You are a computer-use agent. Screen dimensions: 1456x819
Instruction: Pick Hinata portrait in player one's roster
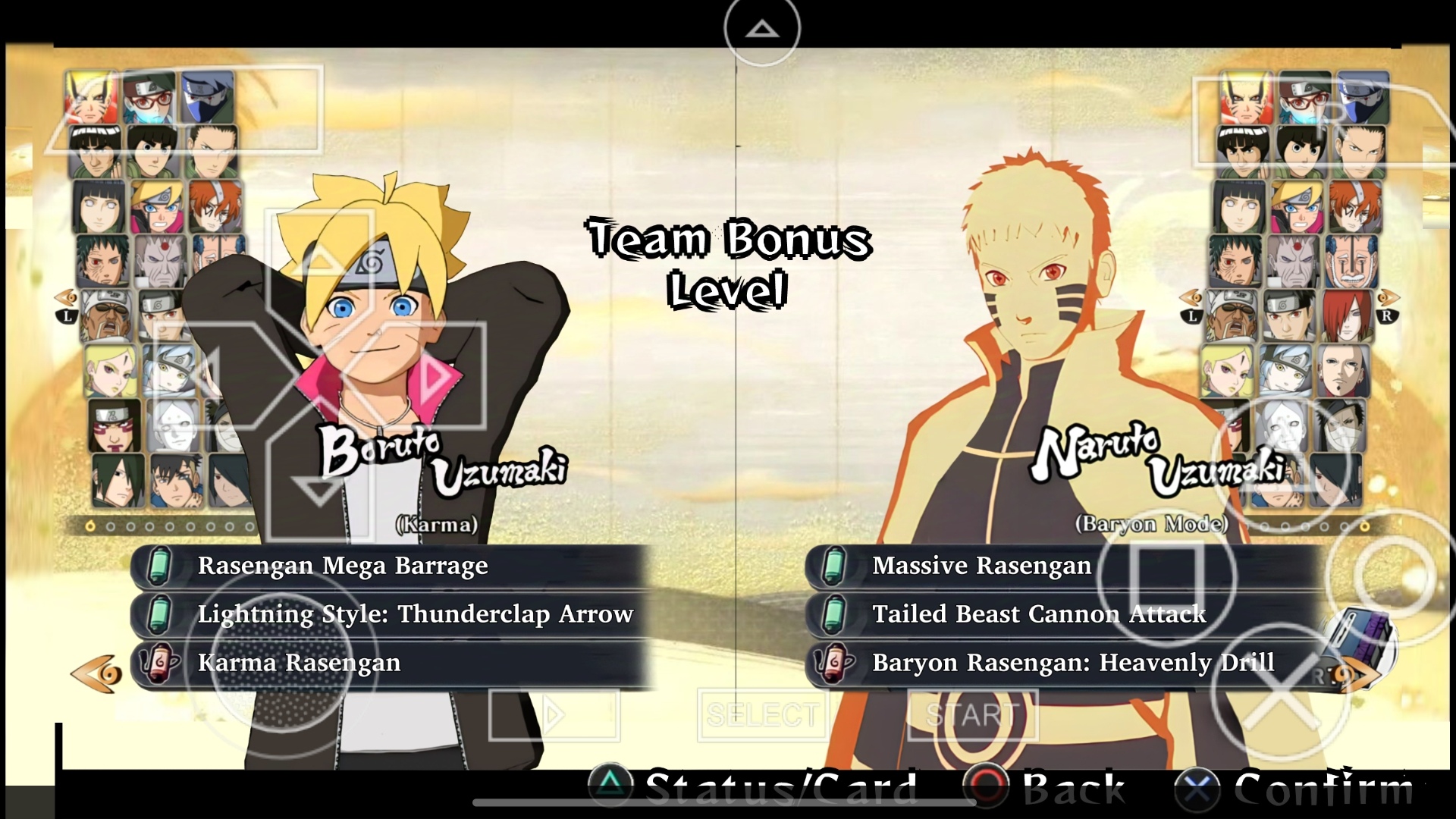coord(99,206)
